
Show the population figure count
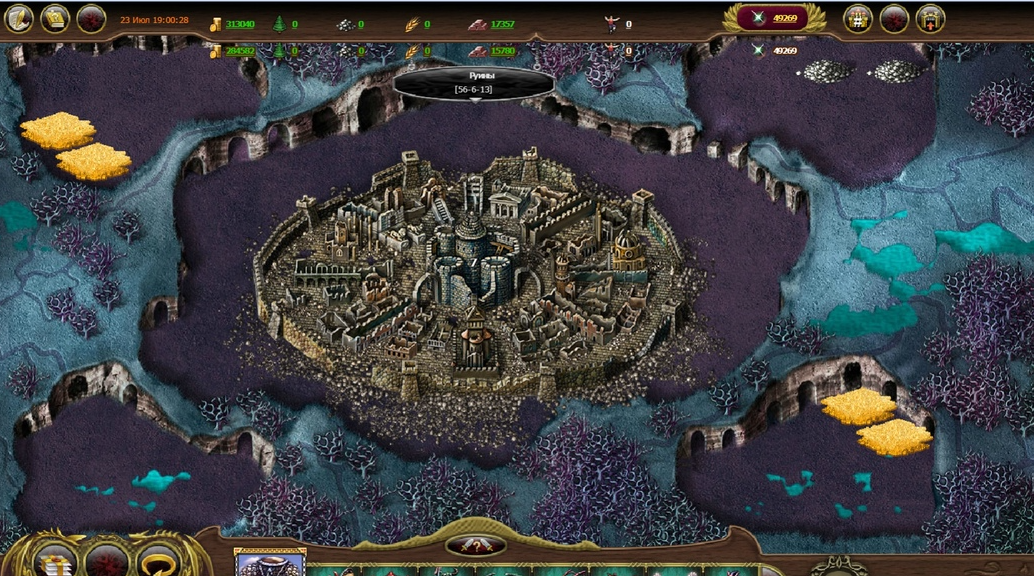coord(618,24)
